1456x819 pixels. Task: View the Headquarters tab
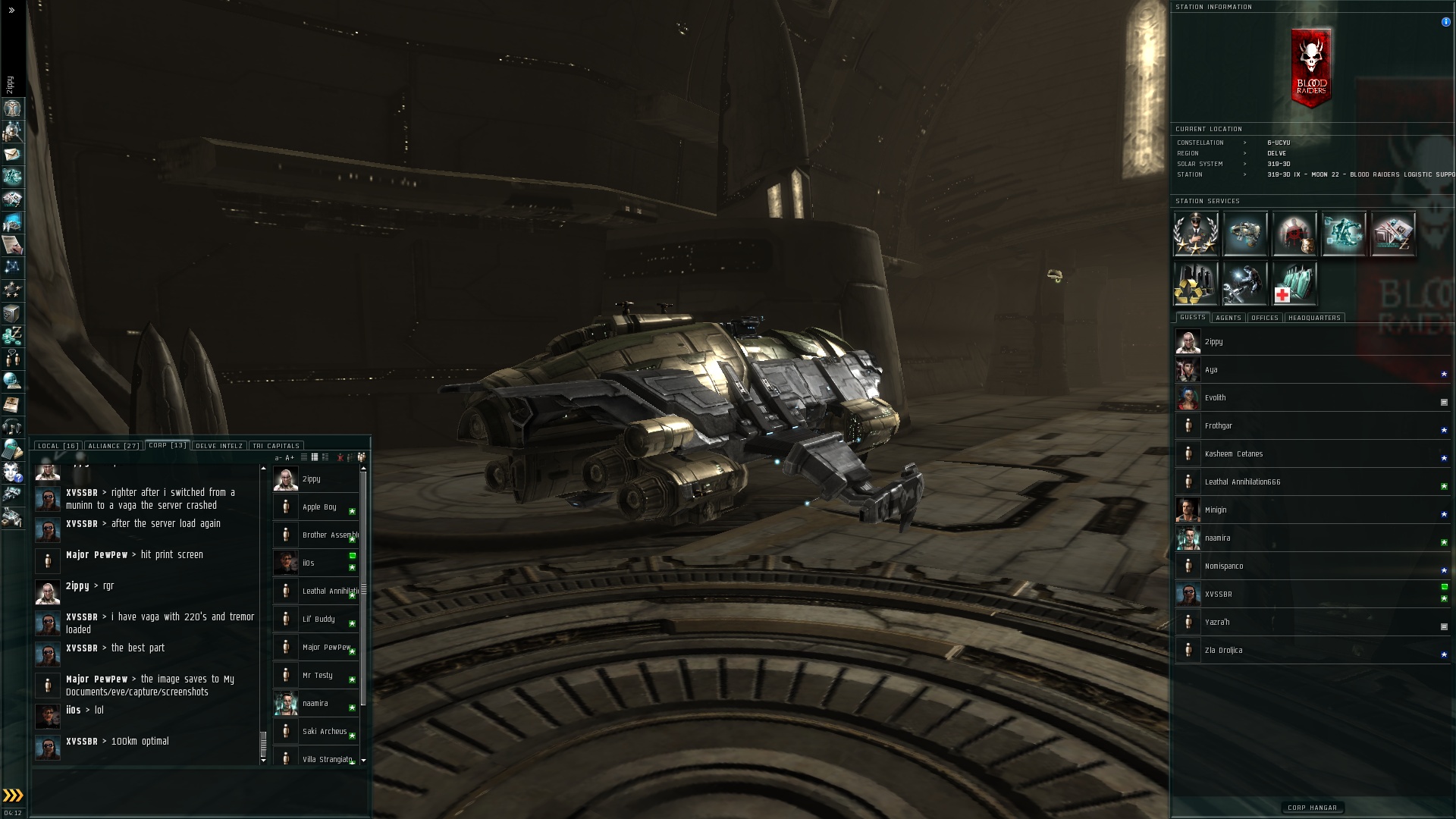point(1314,318)
